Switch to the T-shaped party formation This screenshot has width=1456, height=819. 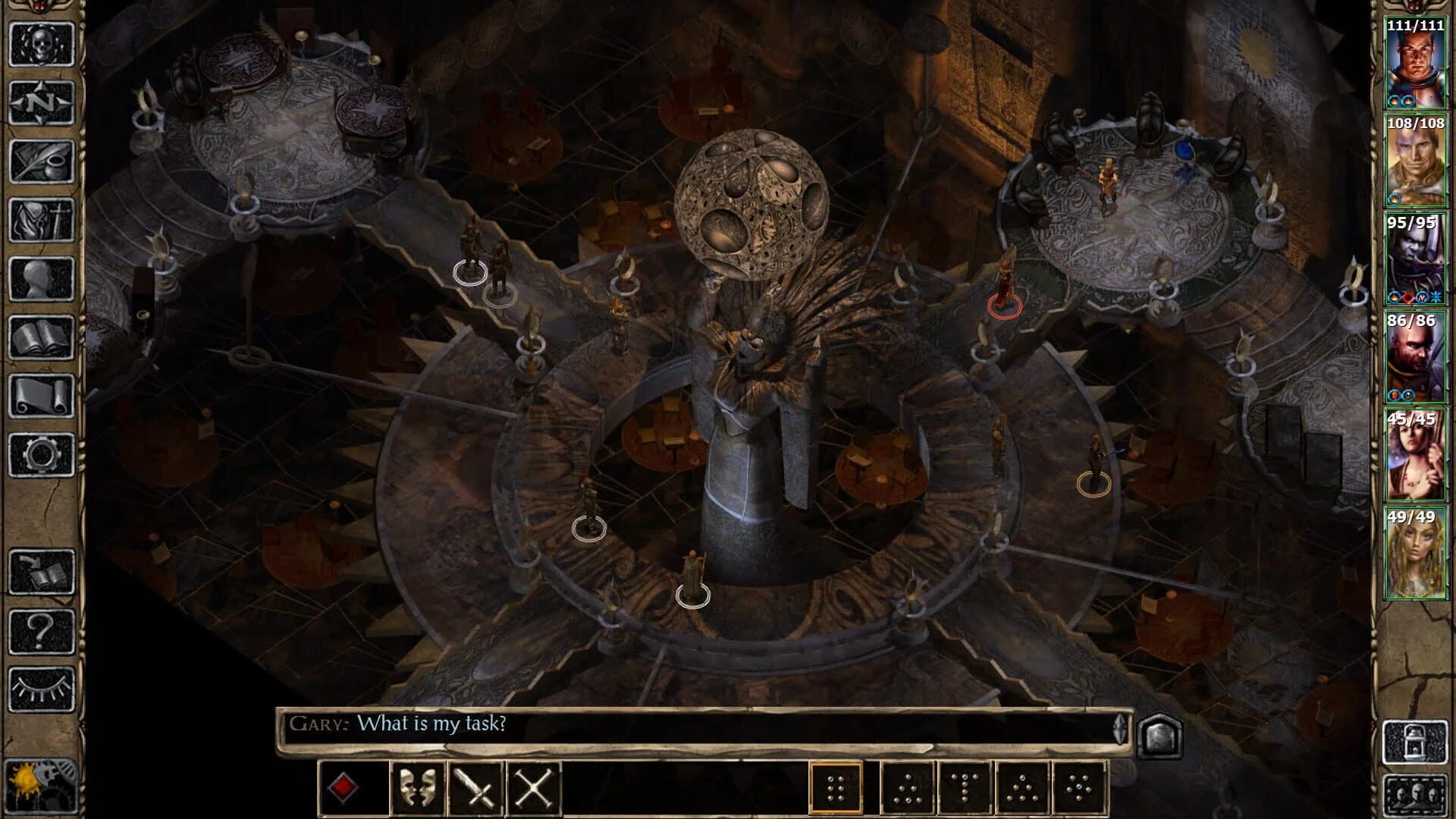[x=965, y=787]
